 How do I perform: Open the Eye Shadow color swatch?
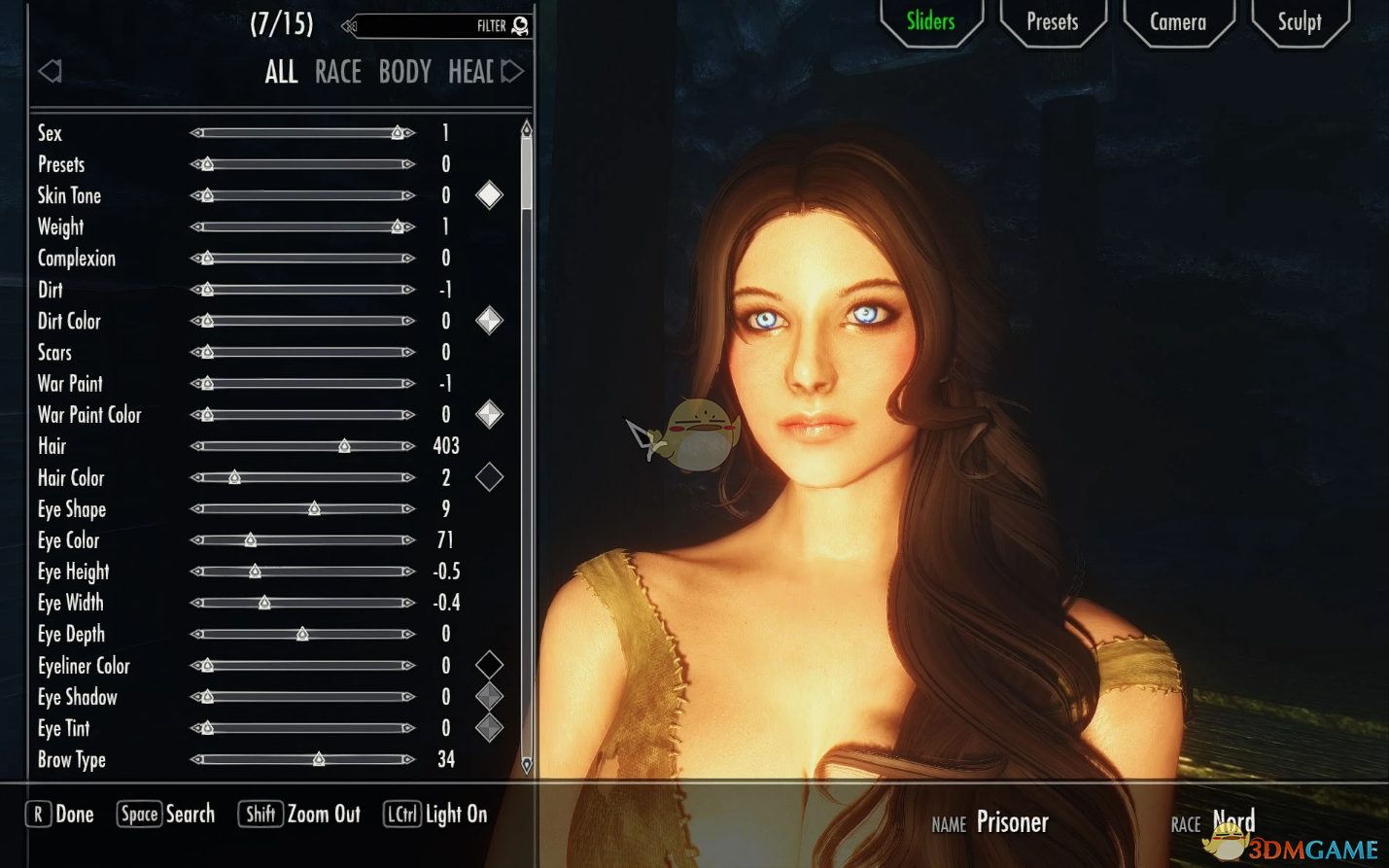click(489, 696)
